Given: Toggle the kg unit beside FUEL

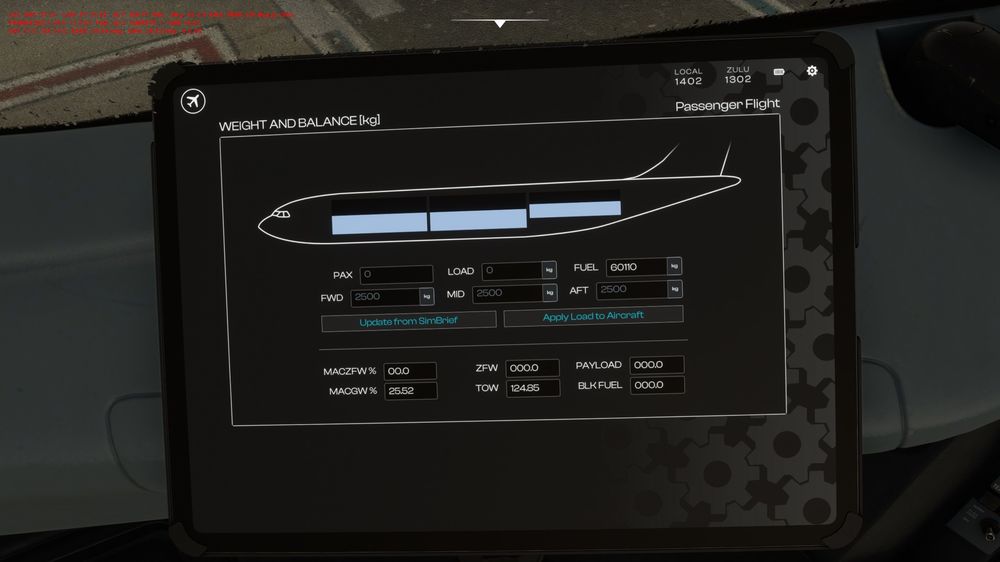Looking at the screenshot, I should 674,266.
